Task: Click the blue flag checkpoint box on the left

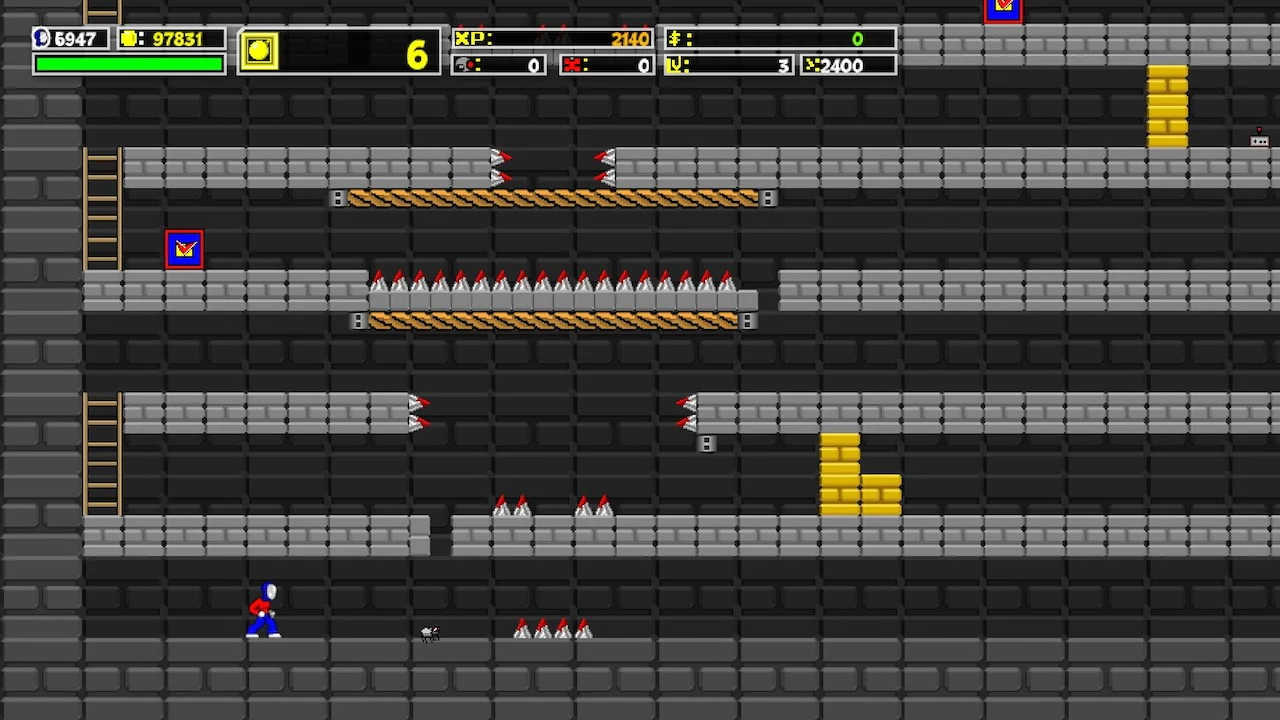Action: click(x=184, y=250)
